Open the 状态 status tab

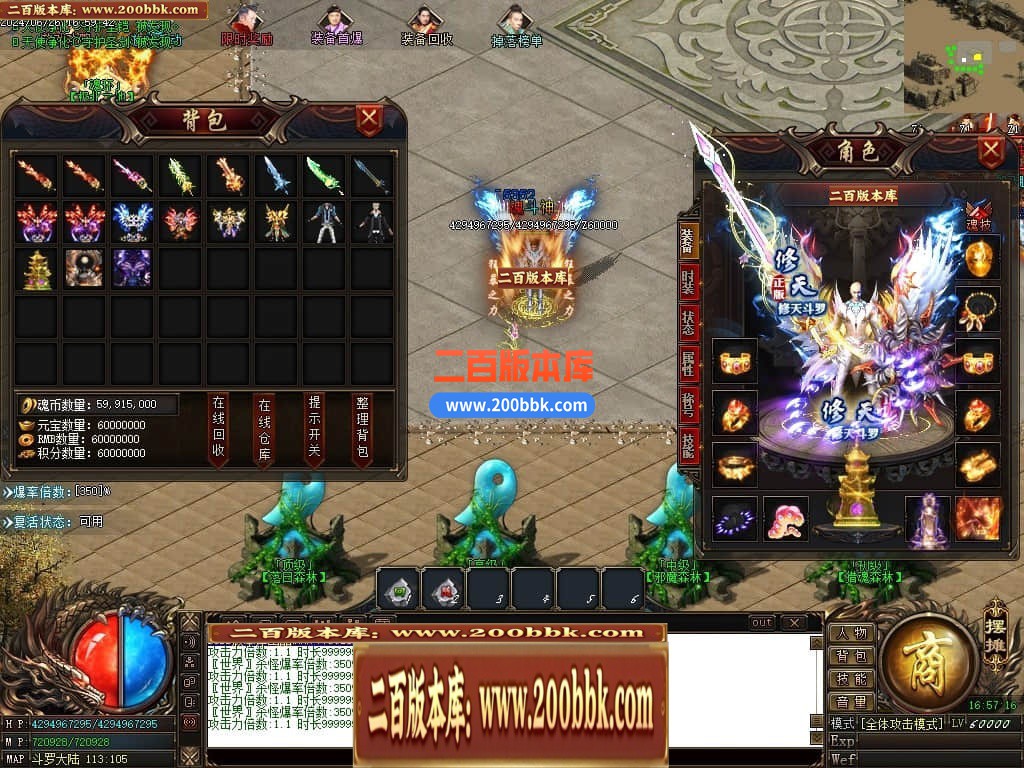click(x=688, y=321)
